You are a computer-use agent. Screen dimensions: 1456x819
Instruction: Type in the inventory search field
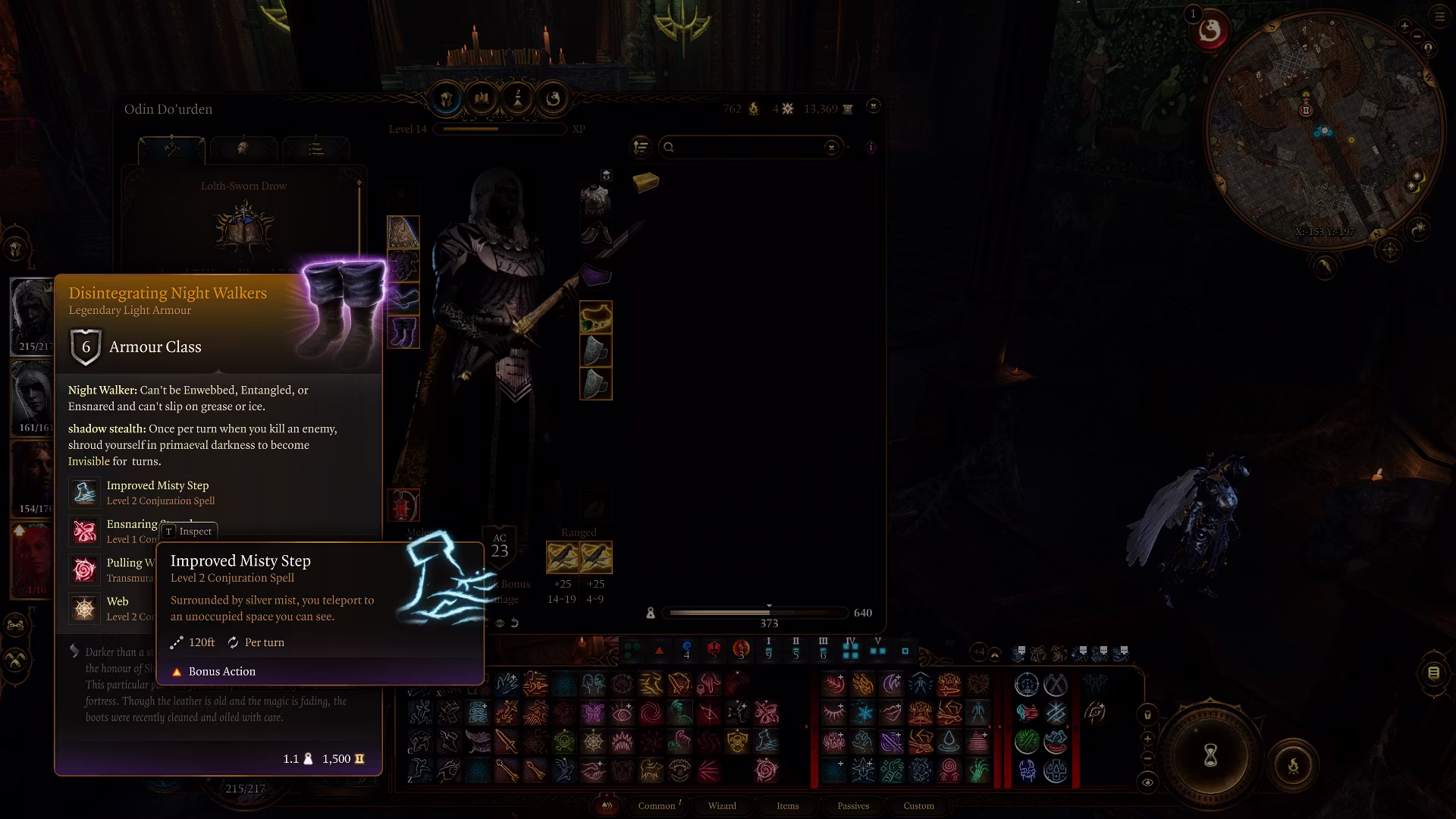click(x=747, y=147)
